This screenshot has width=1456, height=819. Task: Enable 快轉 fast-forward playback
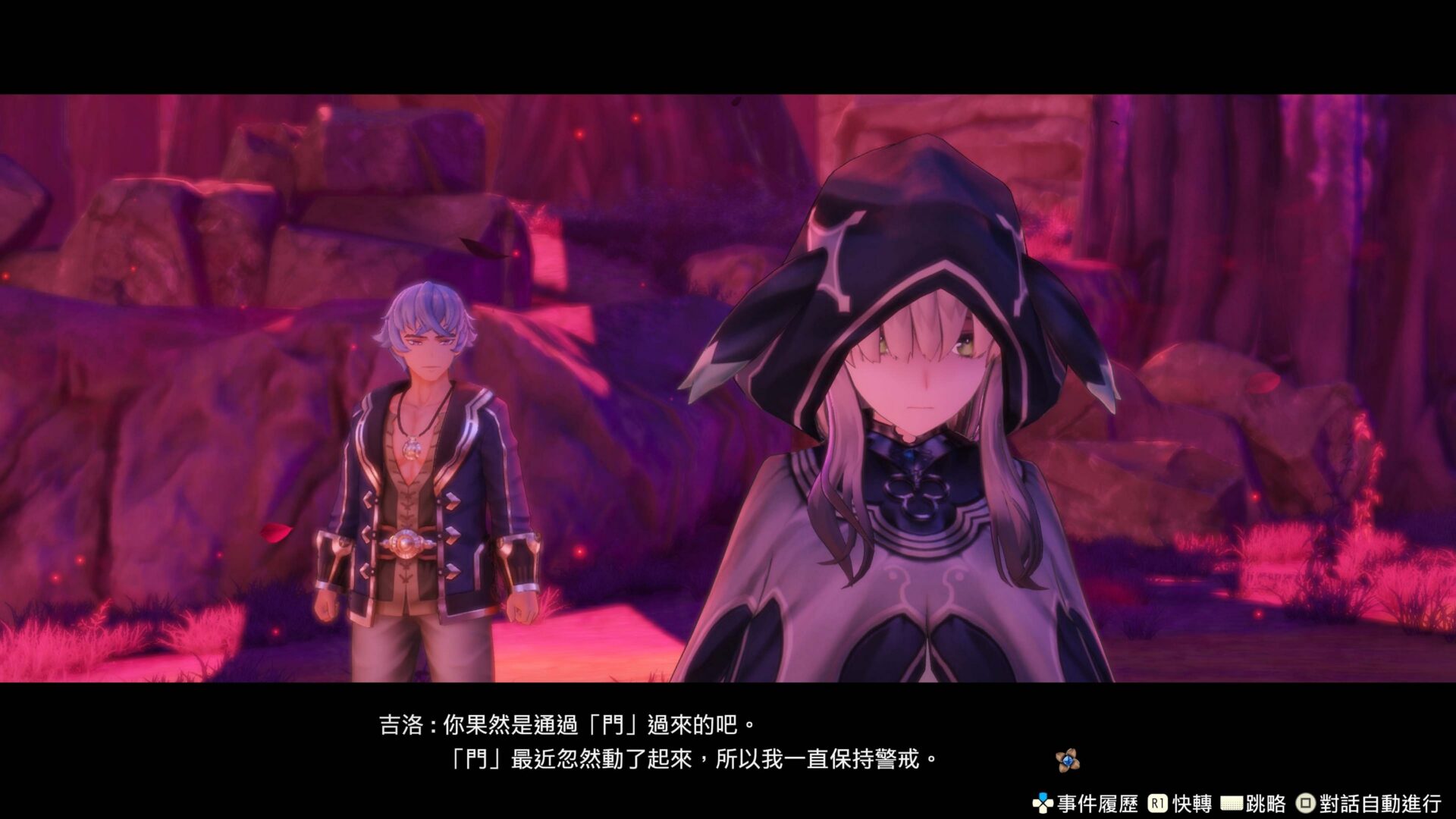click(1191, 802)
